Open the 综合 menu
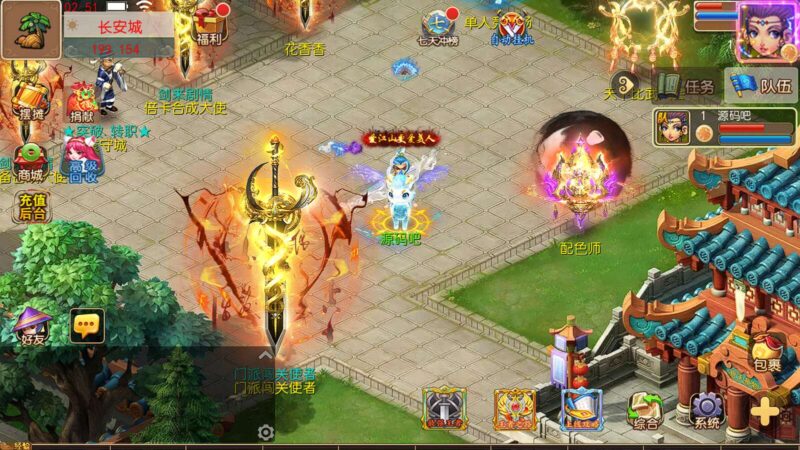Image resolution: width=800 pixels, height=450 pixels. tap(646, 409)
